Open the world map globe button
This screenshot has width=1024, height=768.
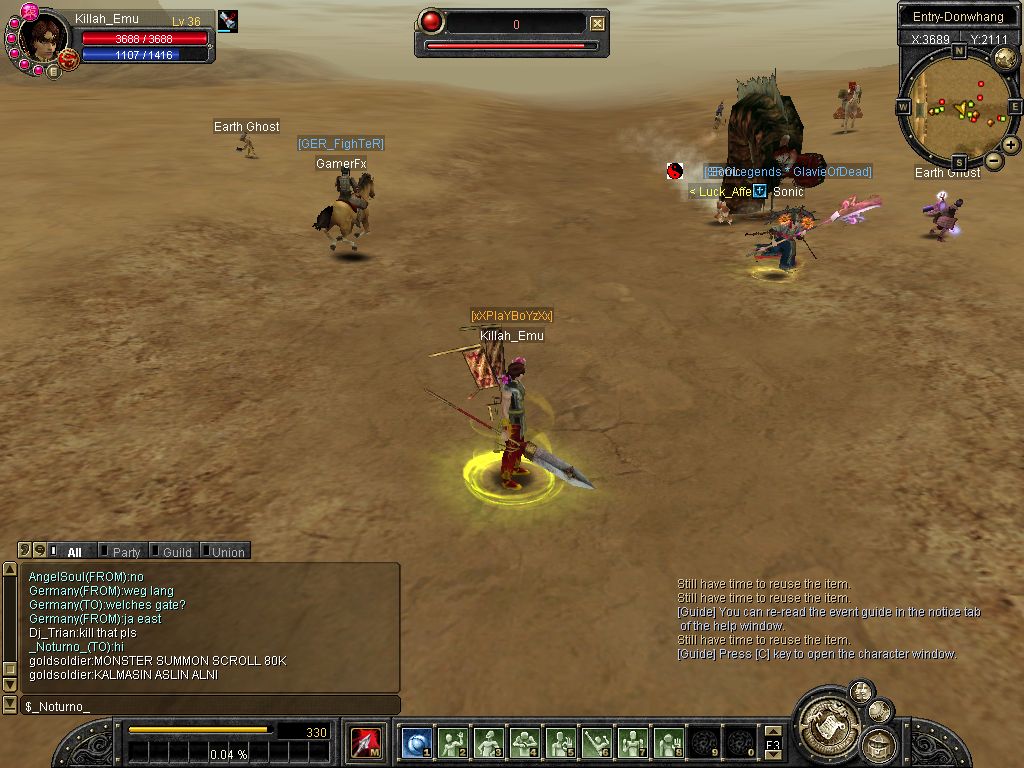(1005, 58)
